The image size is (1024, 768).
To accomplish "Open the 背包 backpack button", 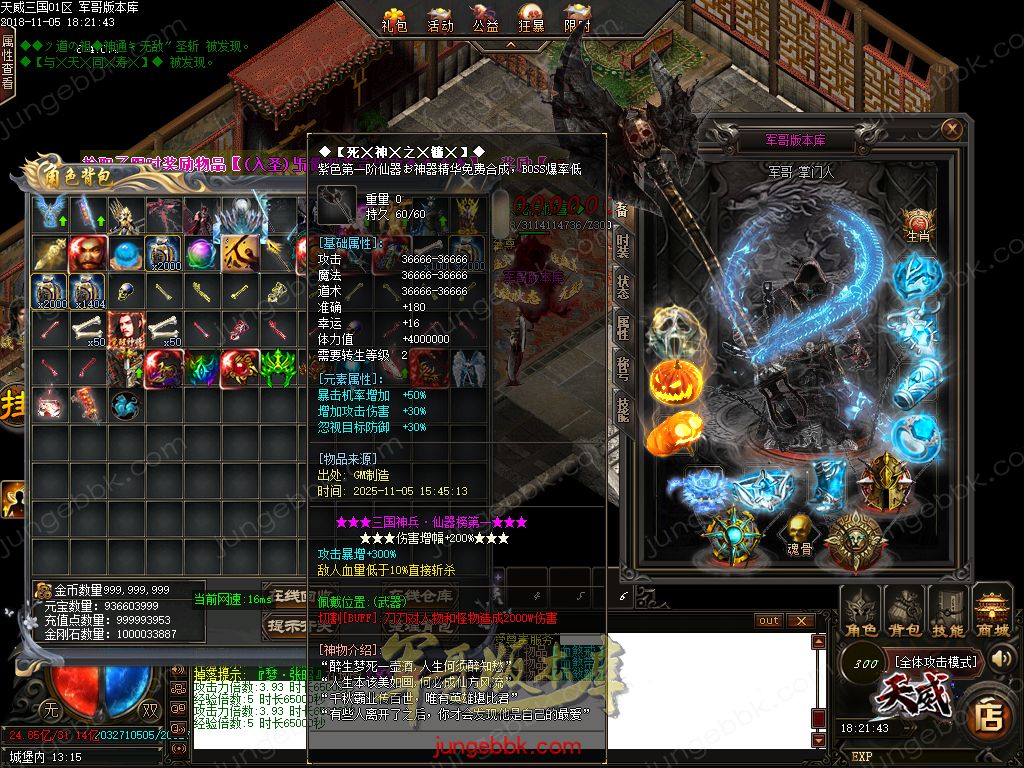I will (905, 612).
